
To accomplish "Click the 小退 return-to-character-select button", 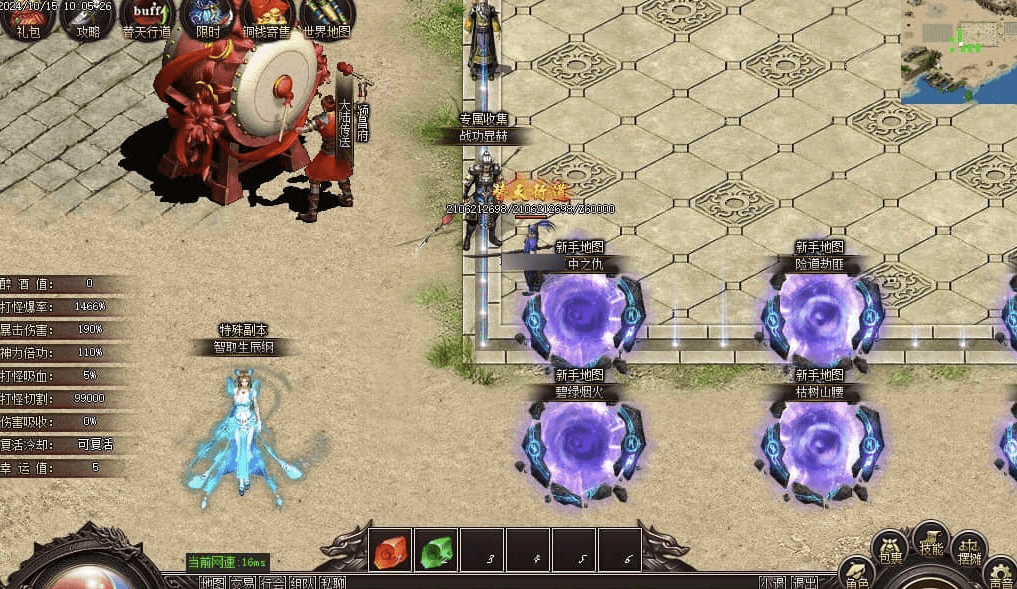I will (x=772, y=582).
